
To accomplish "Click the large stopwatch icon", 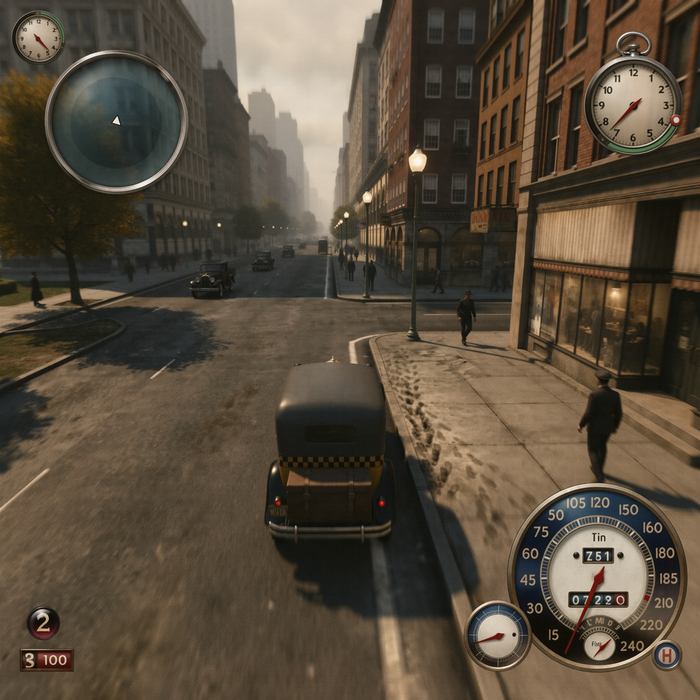I will [632, 103].
